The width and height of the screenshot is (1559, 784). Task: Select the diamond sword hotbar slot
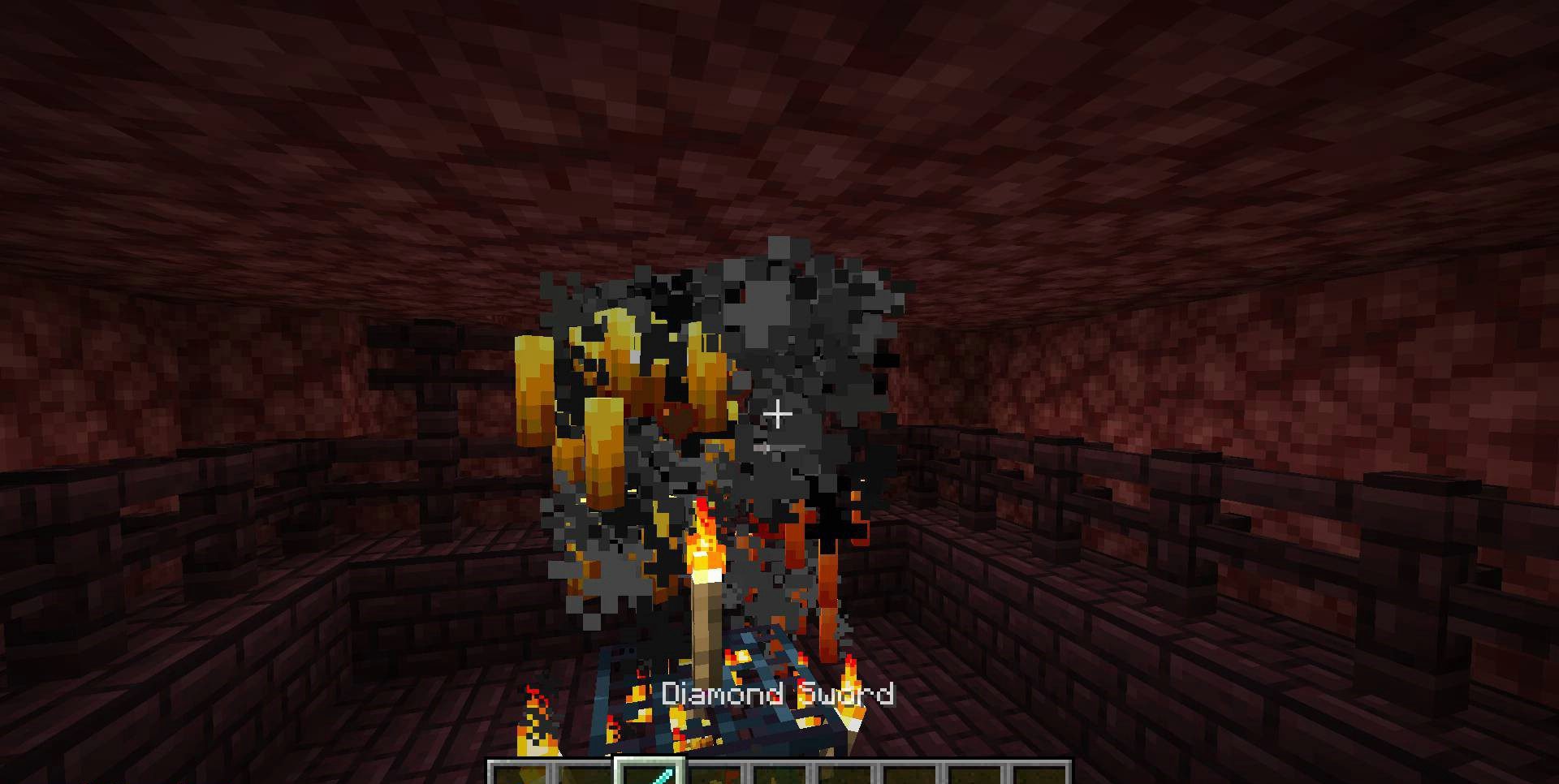(650, 773)
